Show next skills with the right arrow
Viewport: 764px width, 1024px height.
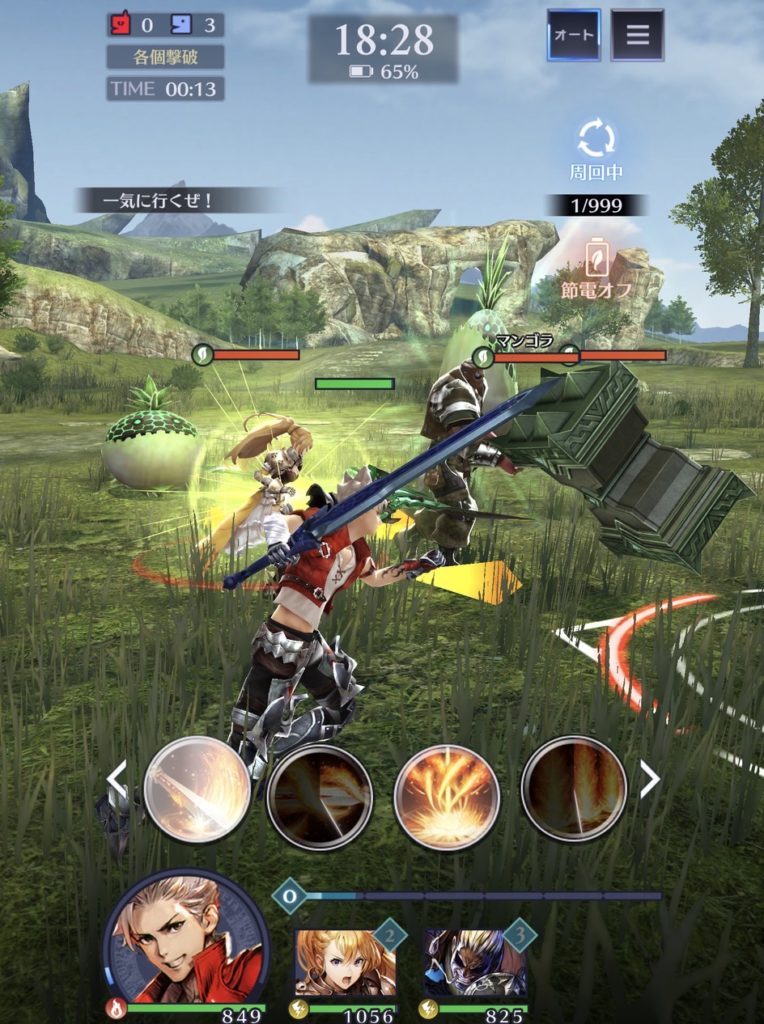point(649,780)
